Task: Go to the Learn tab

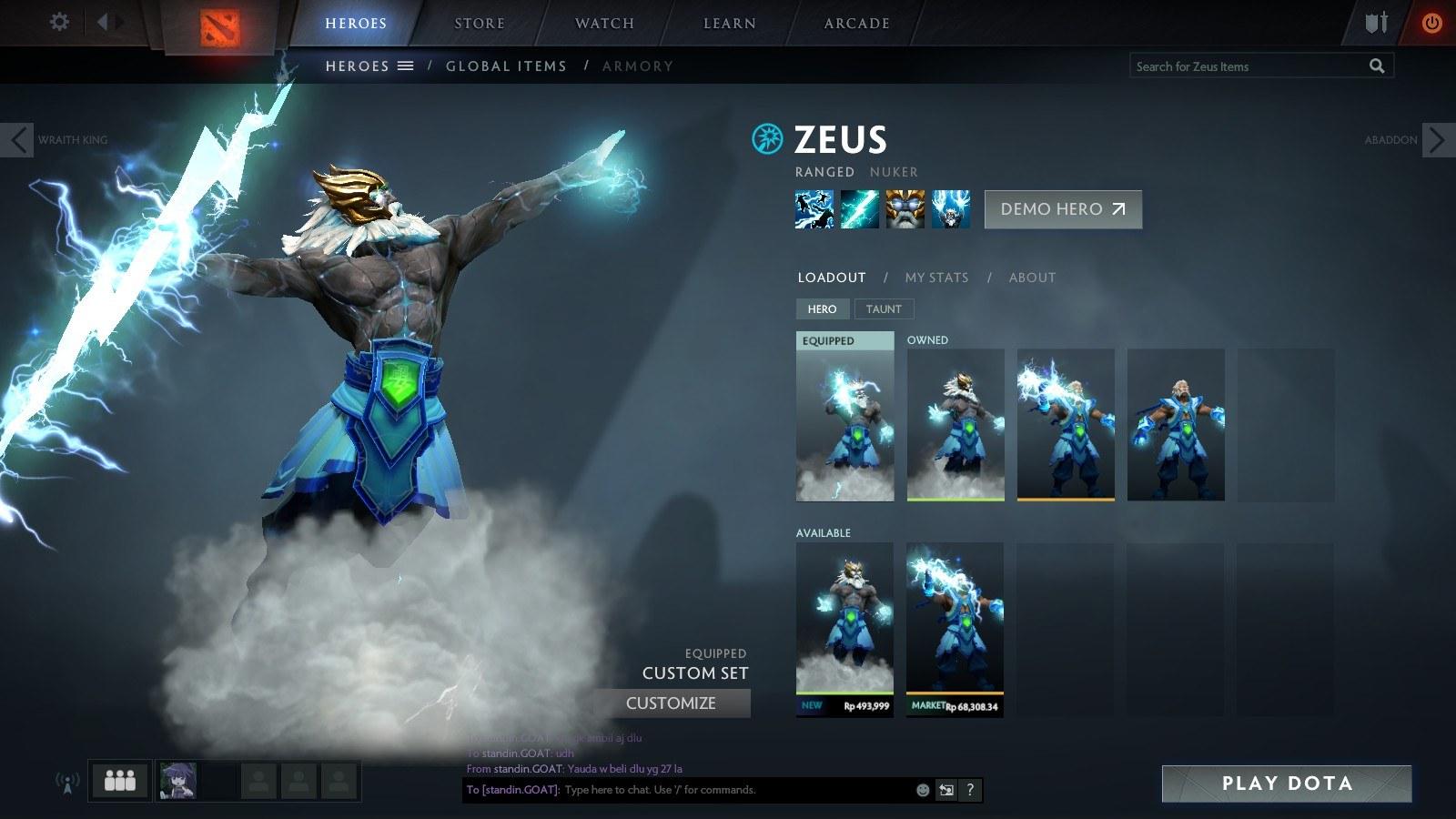Action: pos(729,24)
